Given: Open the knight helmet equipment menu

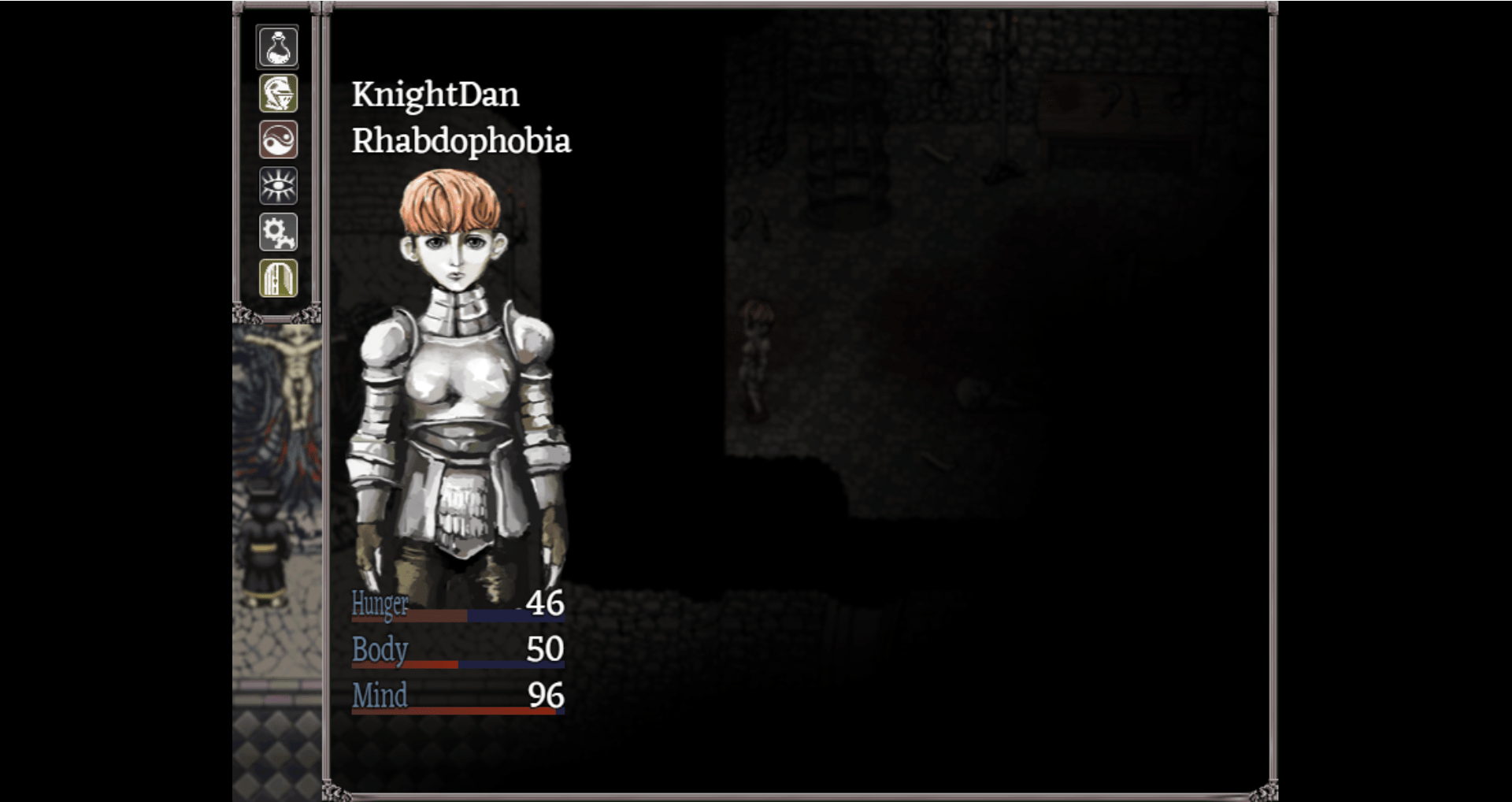Looking at the screenshot, I should 278,94.
